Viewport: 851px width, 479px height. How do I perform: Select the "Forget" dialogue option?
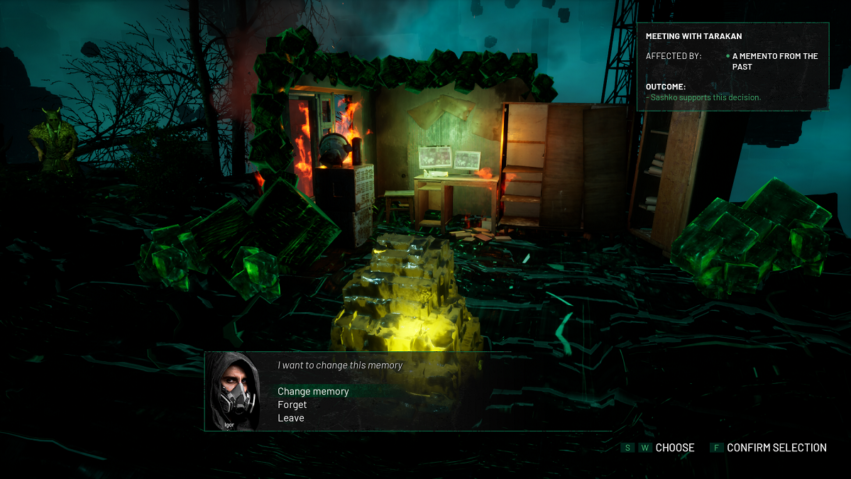(292, 405)
